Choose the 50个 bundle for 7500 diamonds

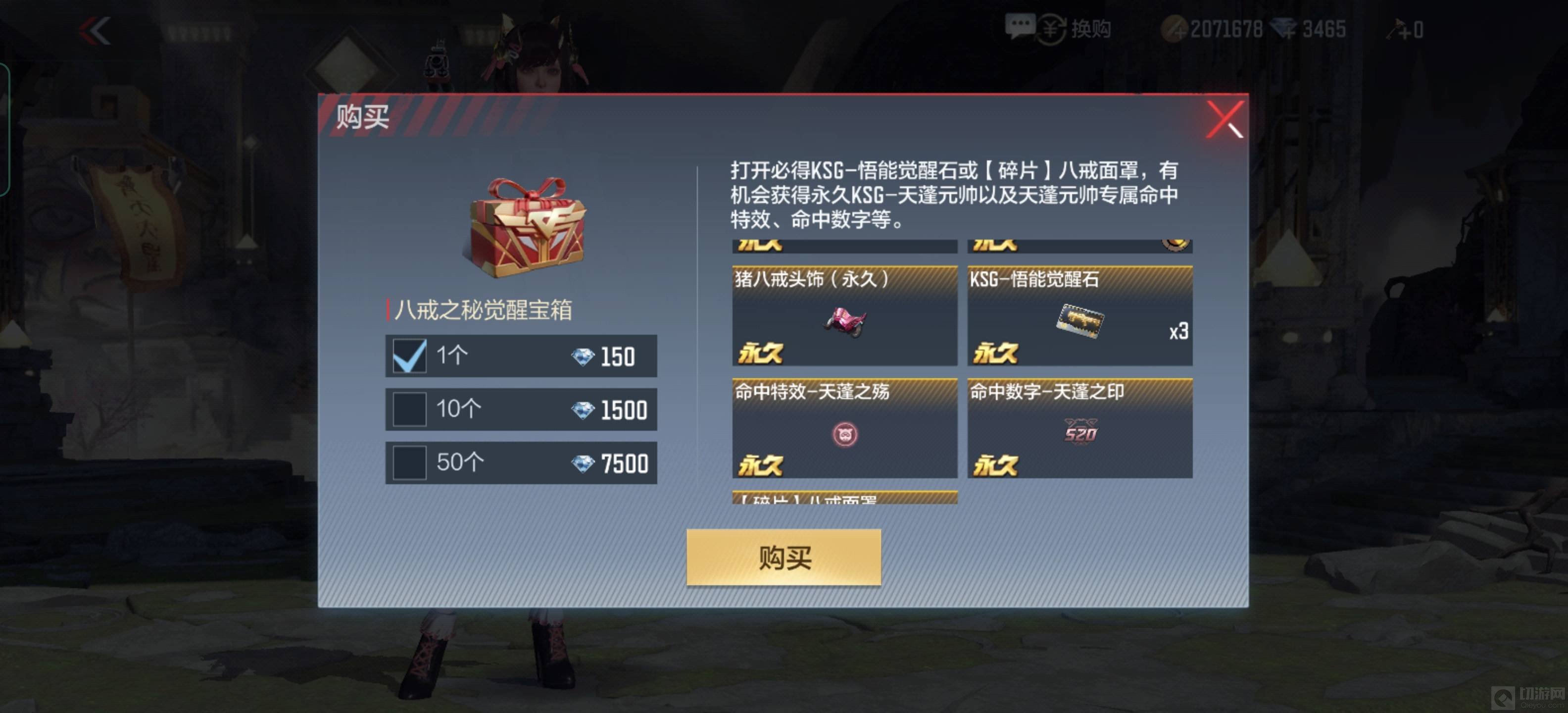coord(409,463)
